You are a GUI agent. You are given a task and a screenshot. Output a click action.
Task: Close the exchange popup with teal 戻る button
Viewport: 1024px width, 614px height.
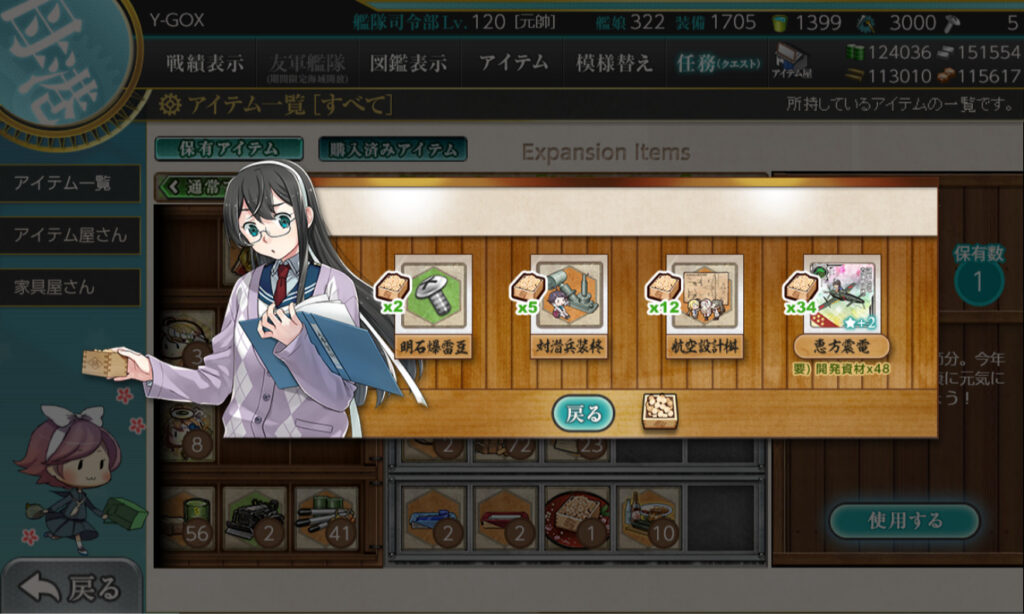(x=584, y=412)
